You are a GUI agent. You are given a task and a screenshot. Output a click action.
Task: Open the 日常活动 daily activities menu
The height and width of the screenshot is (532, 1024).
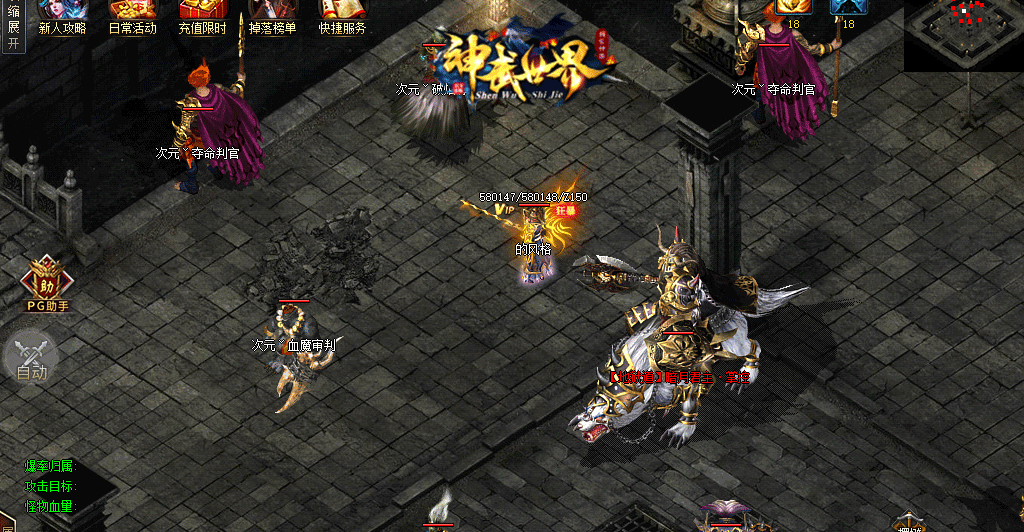click(132, 17)
